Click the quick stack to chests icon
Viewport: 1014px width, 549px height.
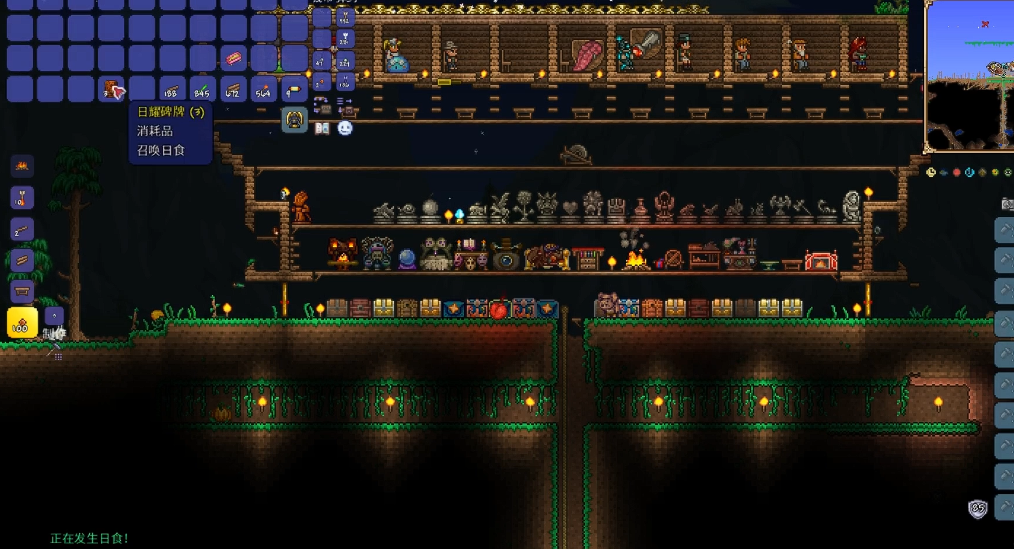322,103
